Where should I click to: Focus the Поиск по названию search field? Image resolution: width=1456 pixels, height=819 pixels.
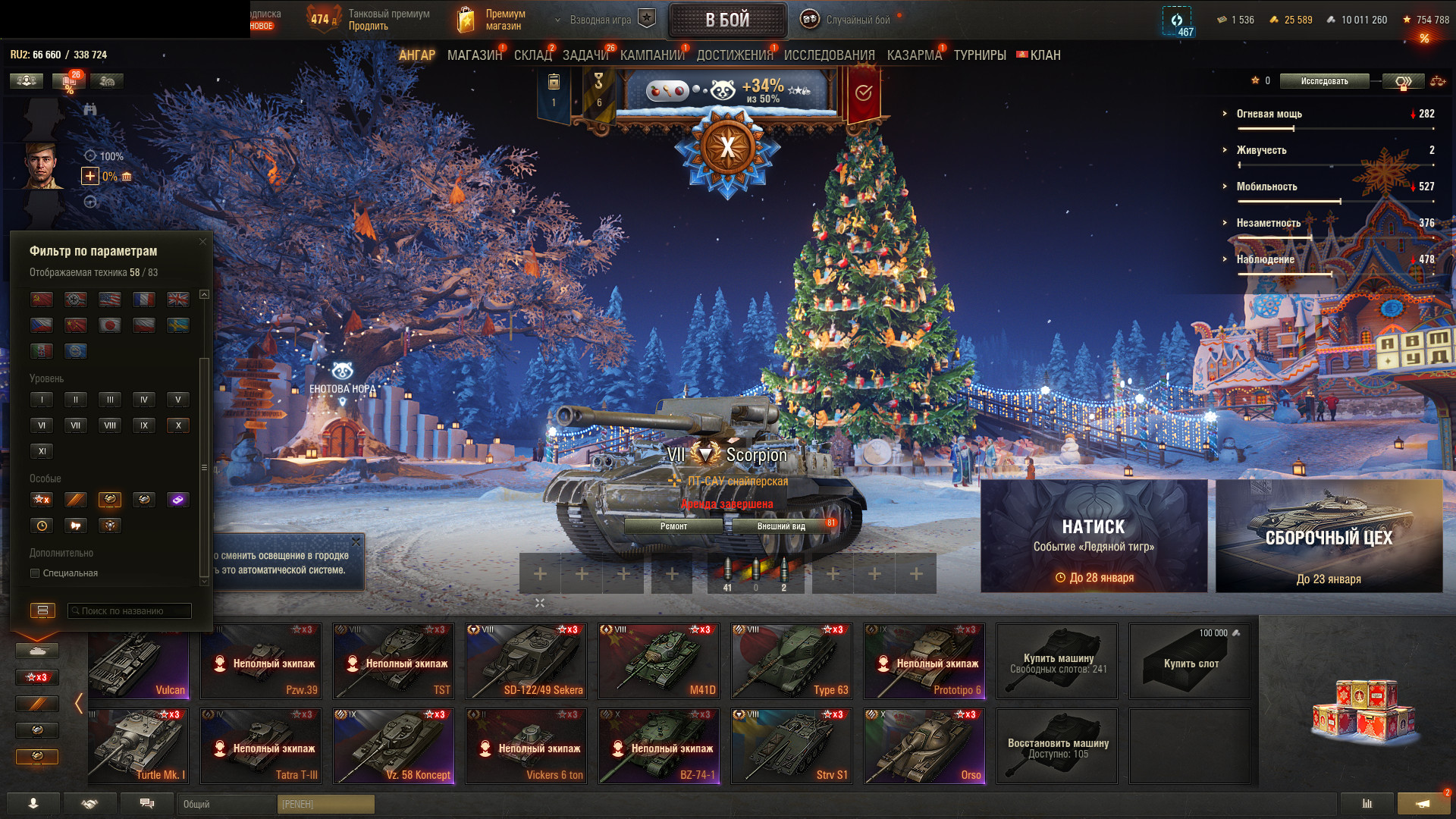tap(130, 611)
